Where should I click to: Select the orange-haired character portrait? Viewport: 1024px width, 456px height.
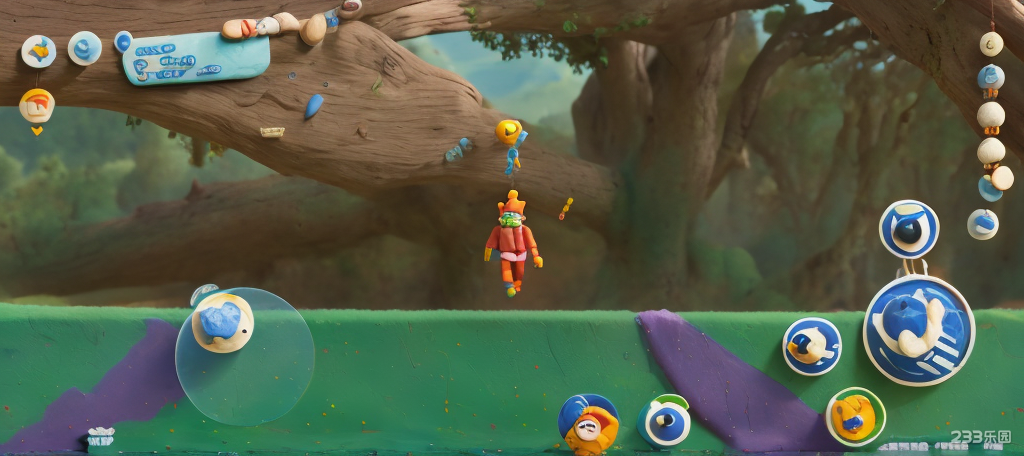pyautogui.click(x=37, y=105)
